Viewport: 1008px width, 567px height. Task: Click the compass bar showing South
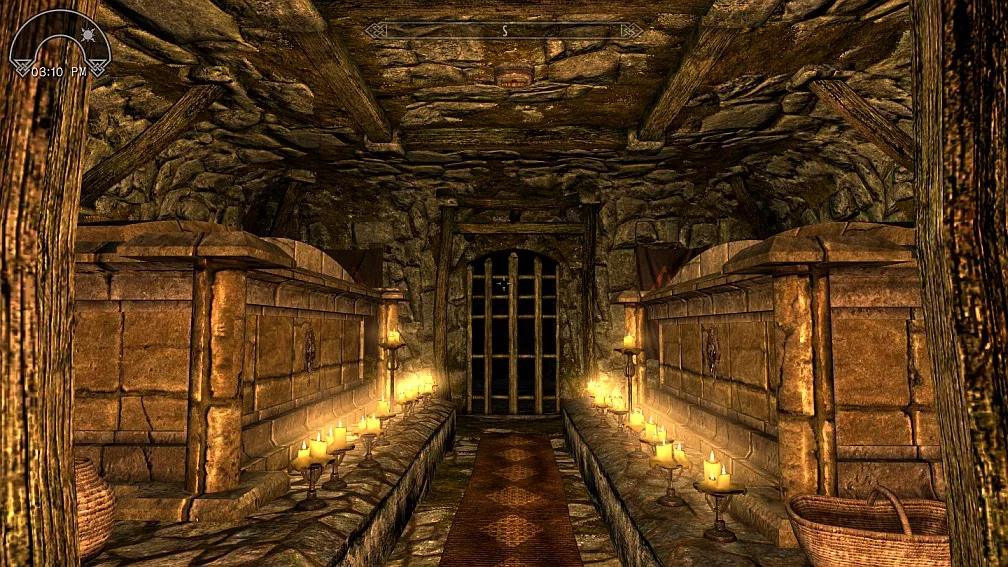click(x=504, y=31)
